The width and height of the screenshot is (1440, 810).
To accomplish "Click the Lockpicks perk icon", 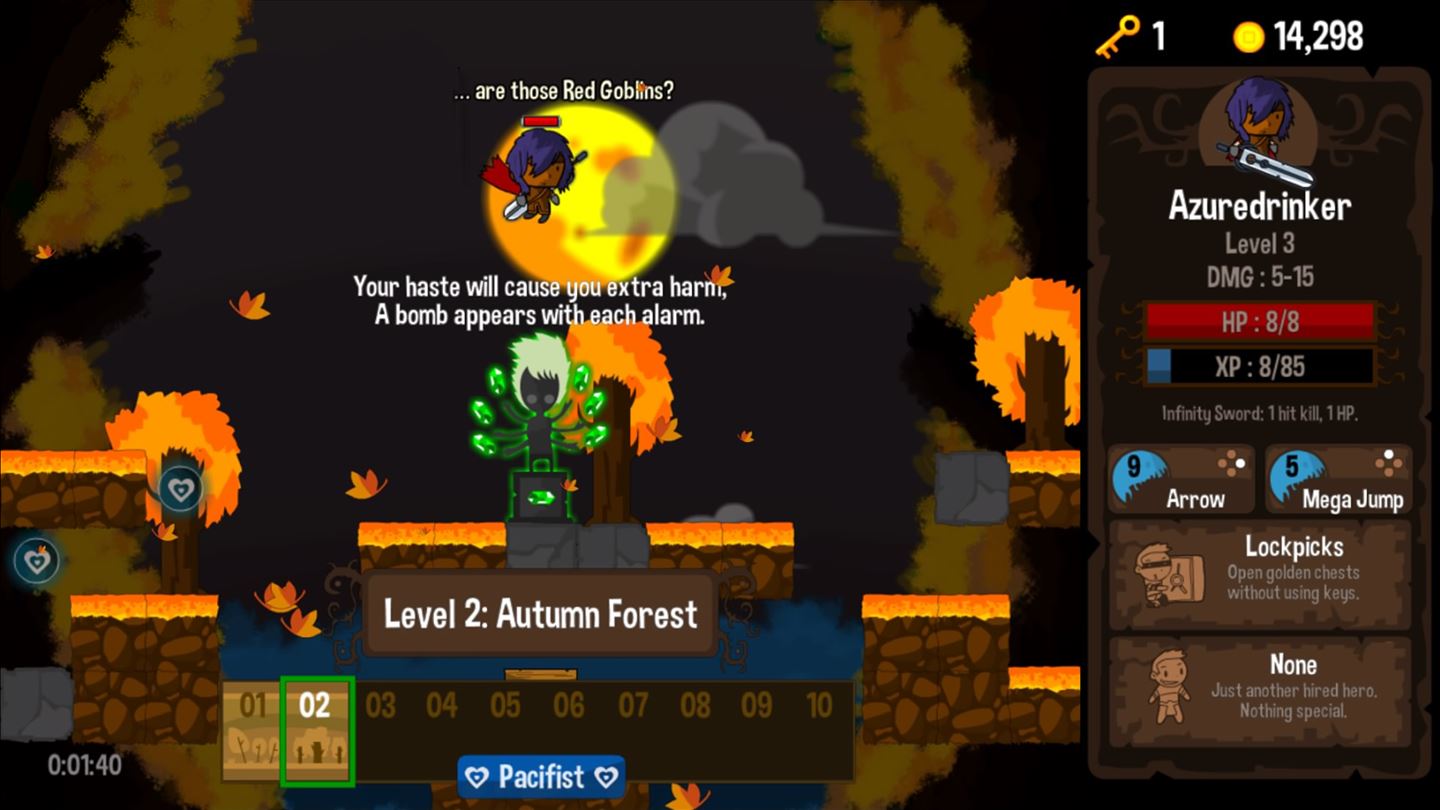I will [x=1168, y=573].
